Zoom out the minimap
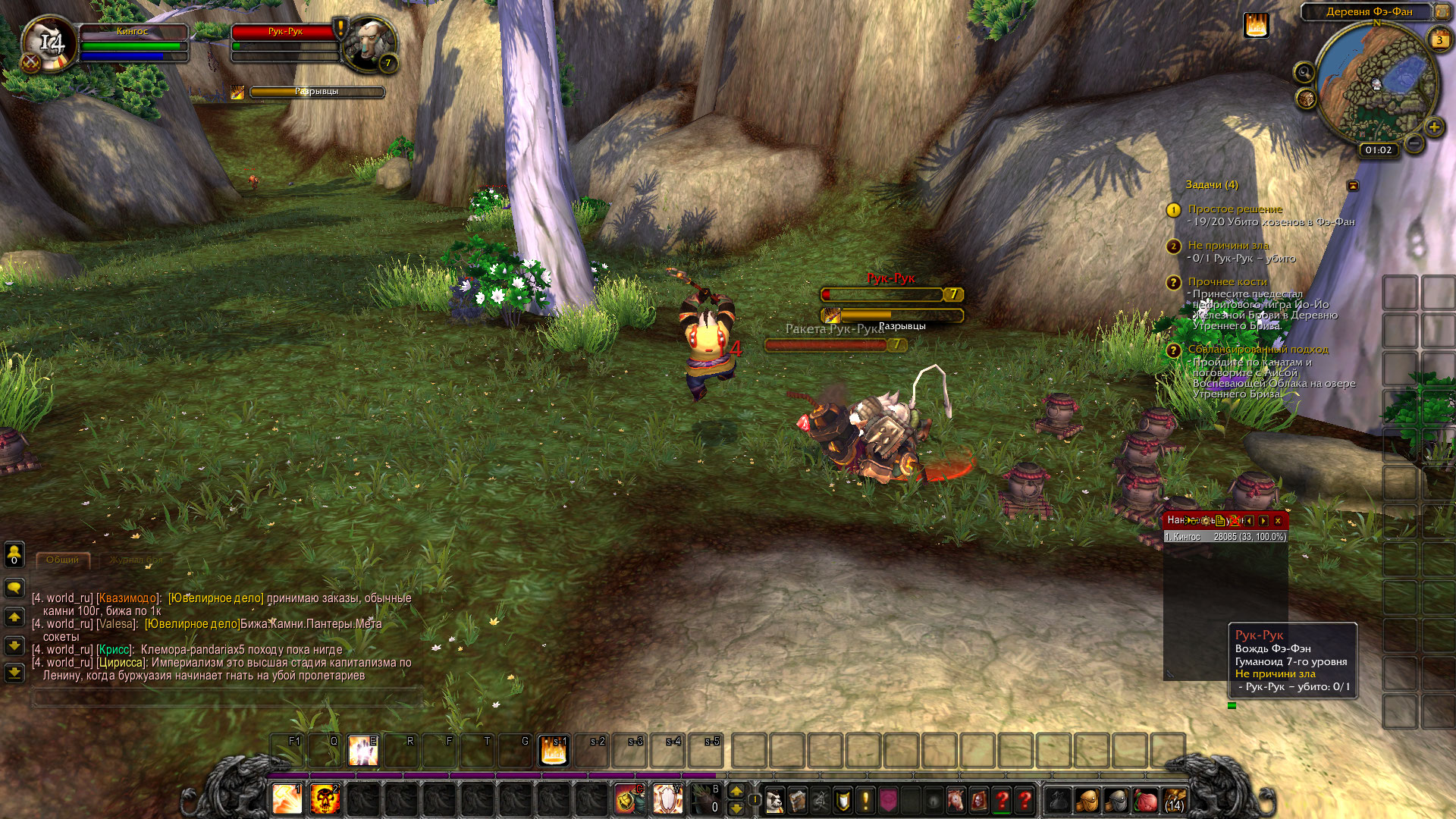Screen dimensions: 1456x819 tap(1414, 143)
